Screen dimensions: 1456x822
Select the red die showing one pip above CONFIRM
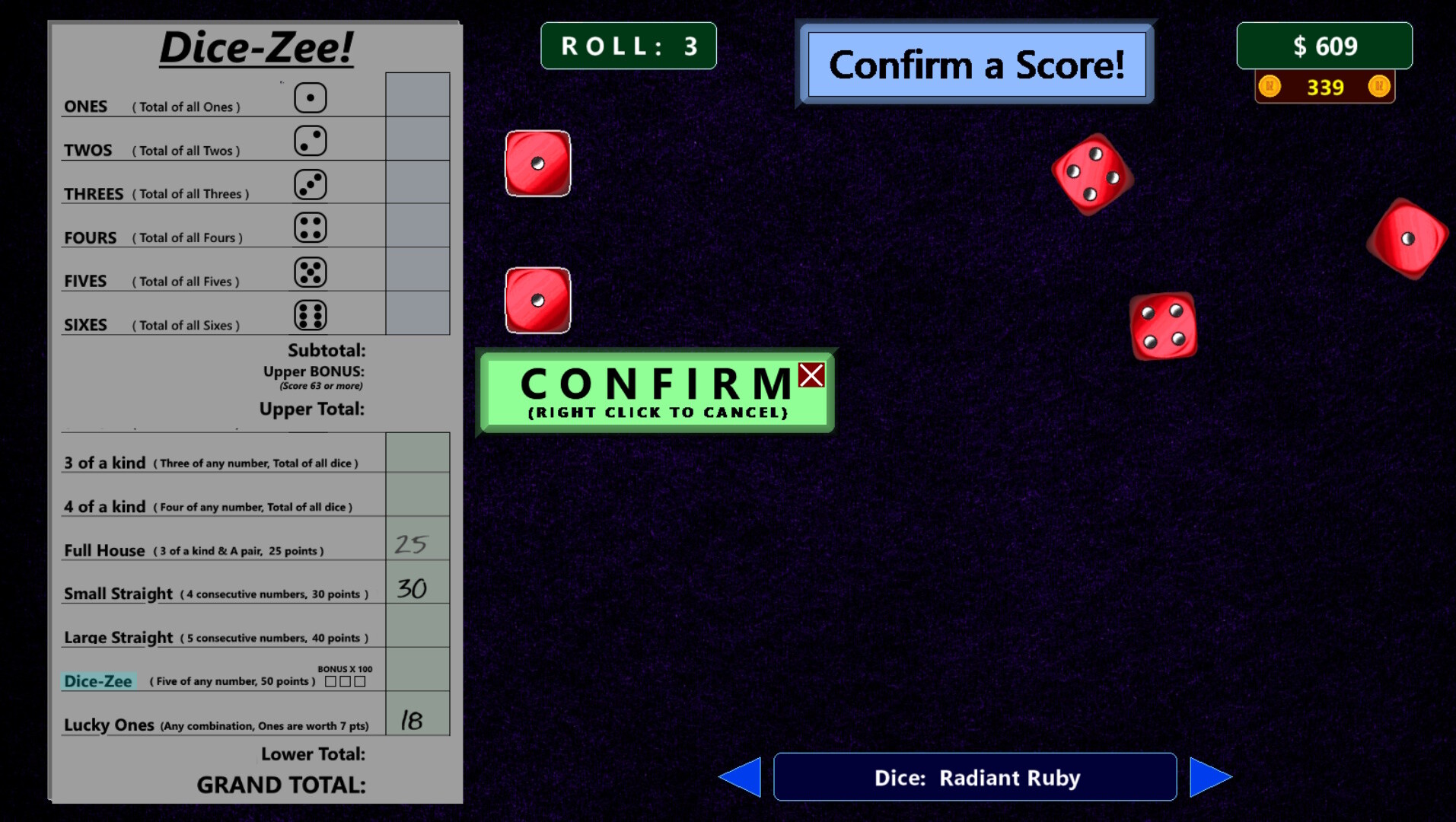pos(537,298)
